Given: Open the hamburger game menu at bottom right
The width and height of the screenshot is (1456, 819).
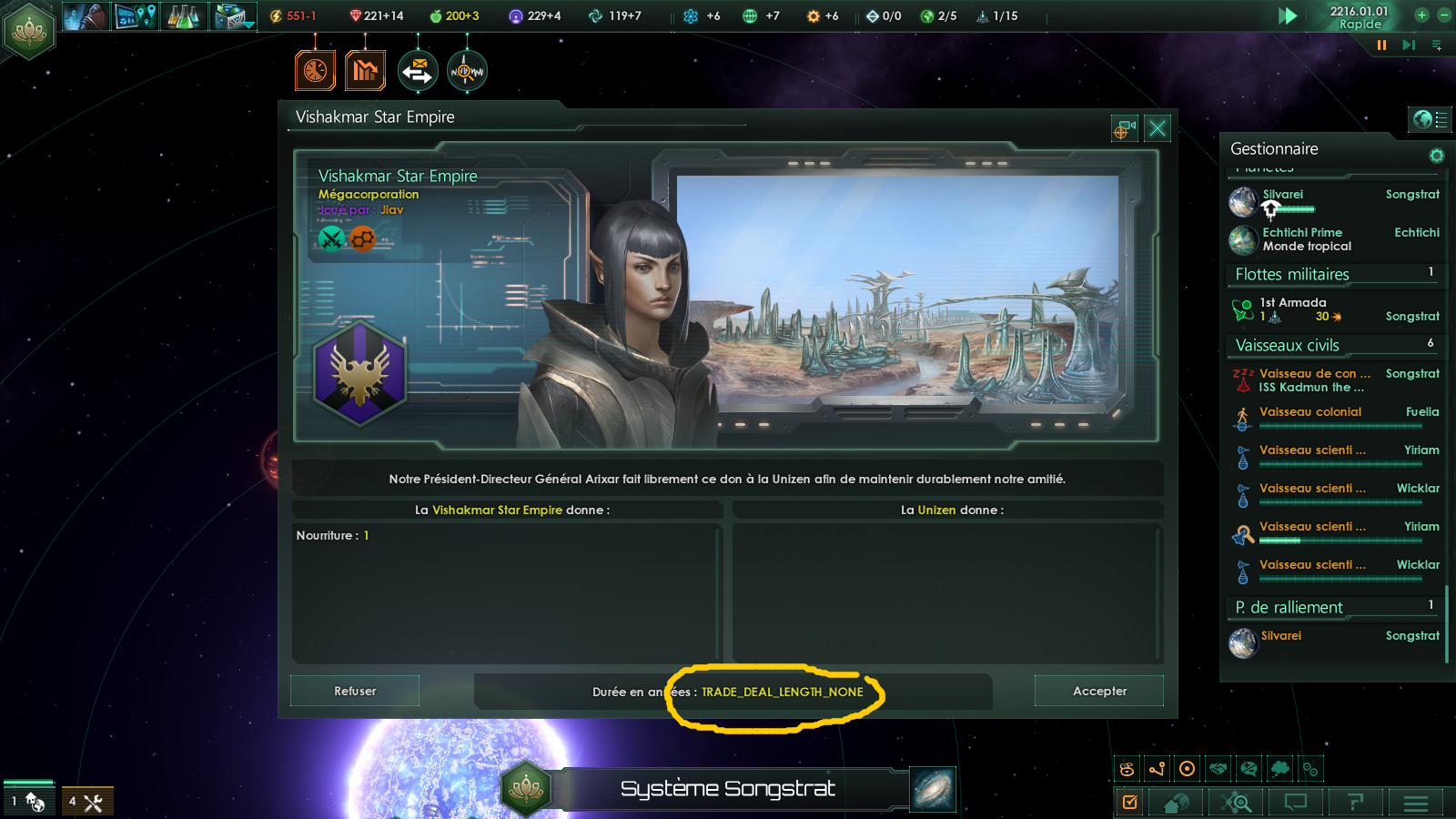Looking at the screenshot, I should point(1416,803).
